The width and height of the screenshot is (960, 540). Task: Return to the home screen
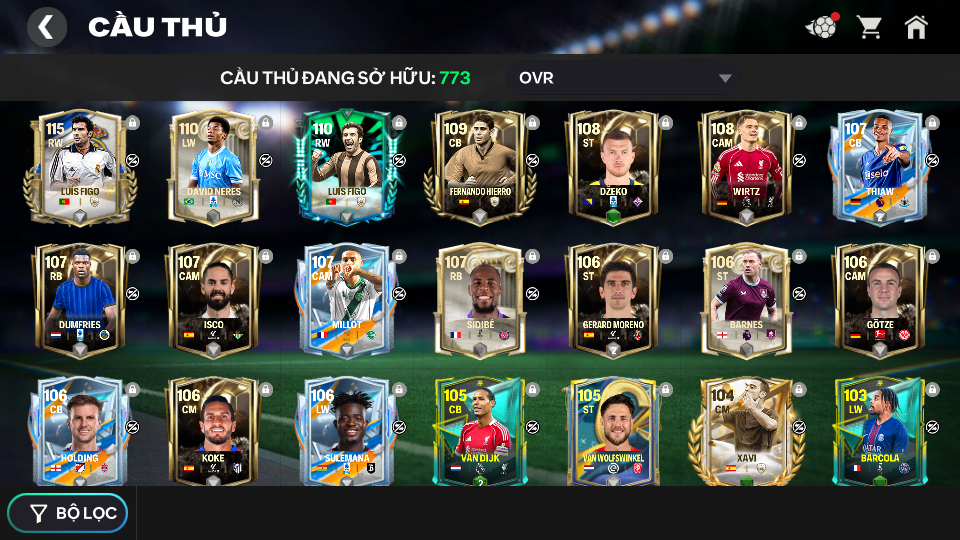point(916,27)
